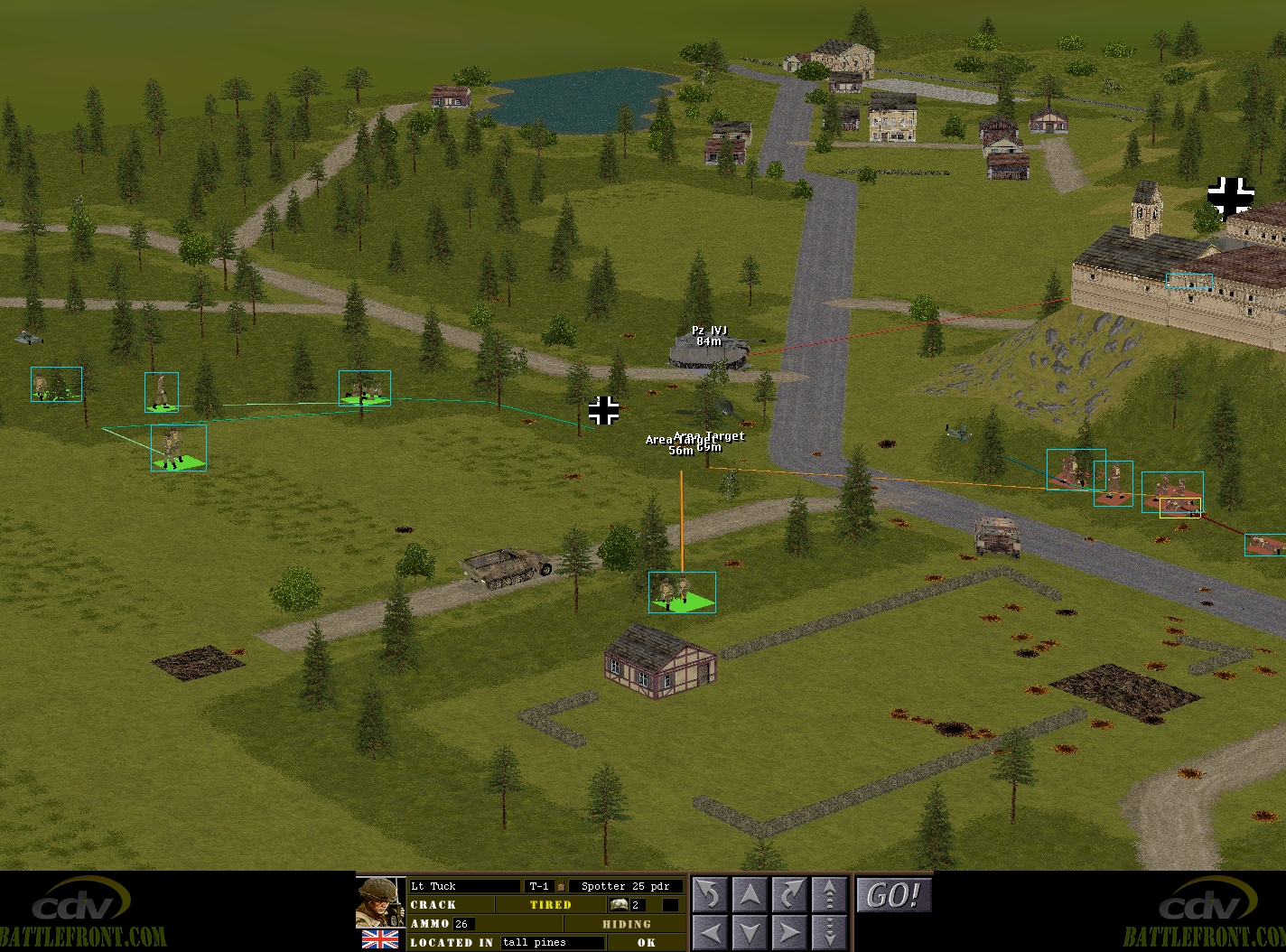The image size is (1286, 952).
Task: Select the lone standing soldier in a cyan box
Action: (x=162, y=392)
